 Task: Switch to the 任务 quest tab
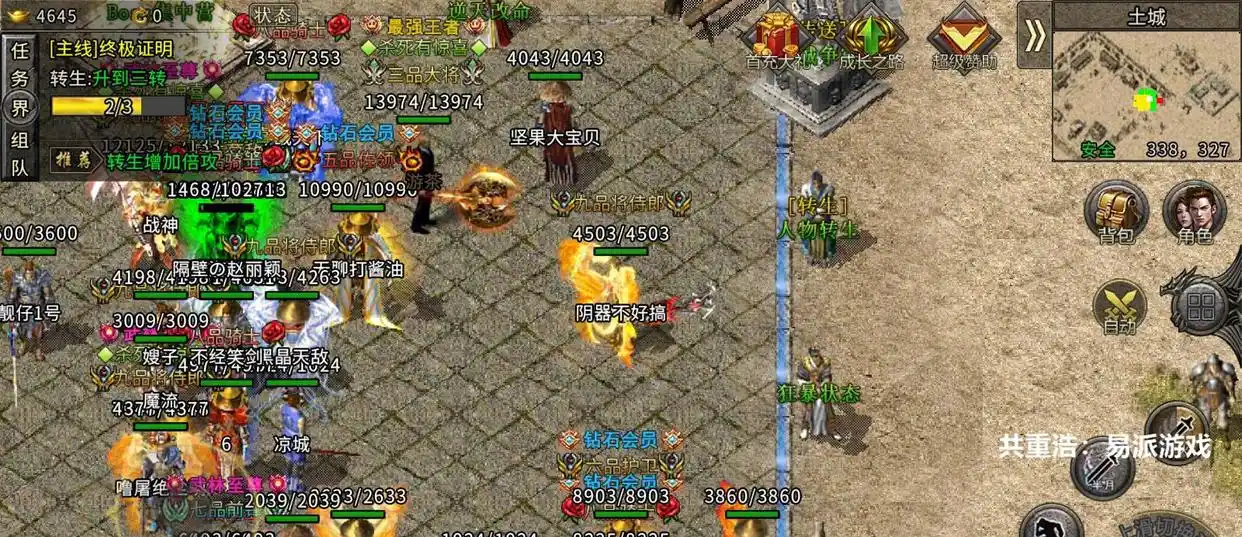coord(20,65)
